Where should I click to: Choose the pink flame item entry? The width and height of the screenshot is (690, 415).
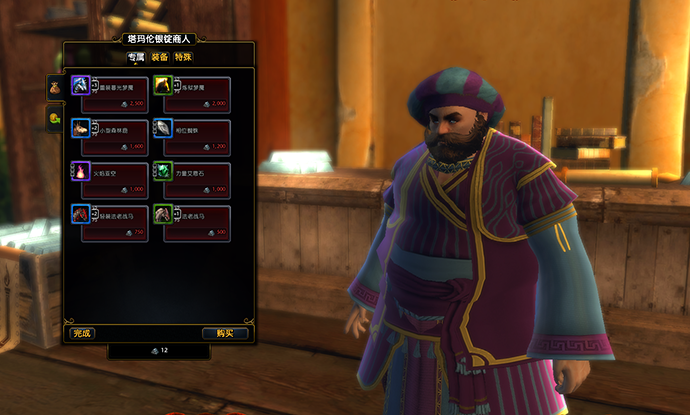[x=109, y=179]
